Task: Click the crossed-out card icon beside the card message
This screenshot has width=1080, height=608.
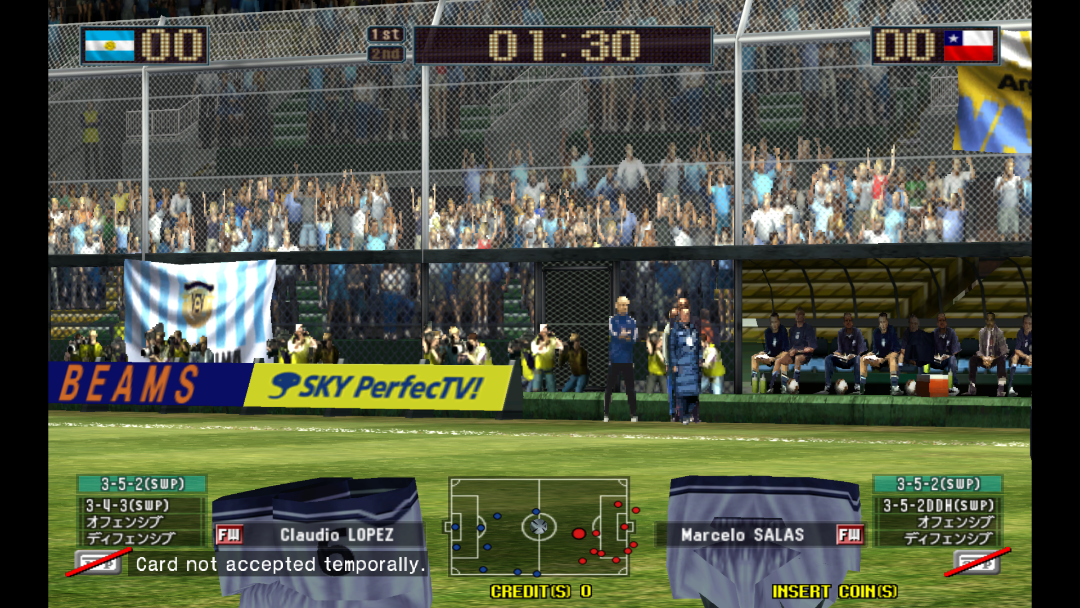Action: (x=98, y=562)
